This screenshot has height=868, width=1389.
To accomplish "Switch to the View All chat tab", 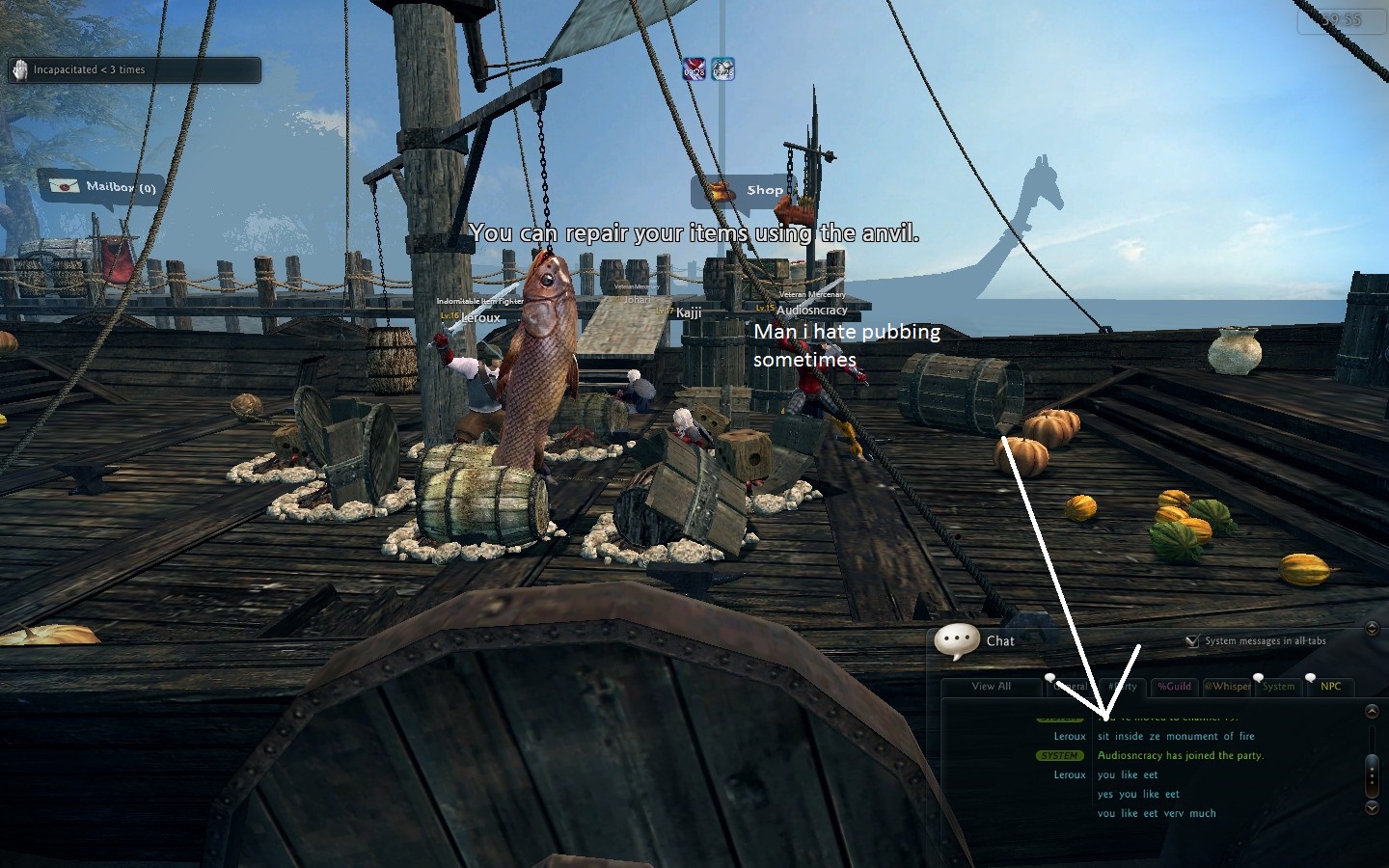I will coord(991,687).
